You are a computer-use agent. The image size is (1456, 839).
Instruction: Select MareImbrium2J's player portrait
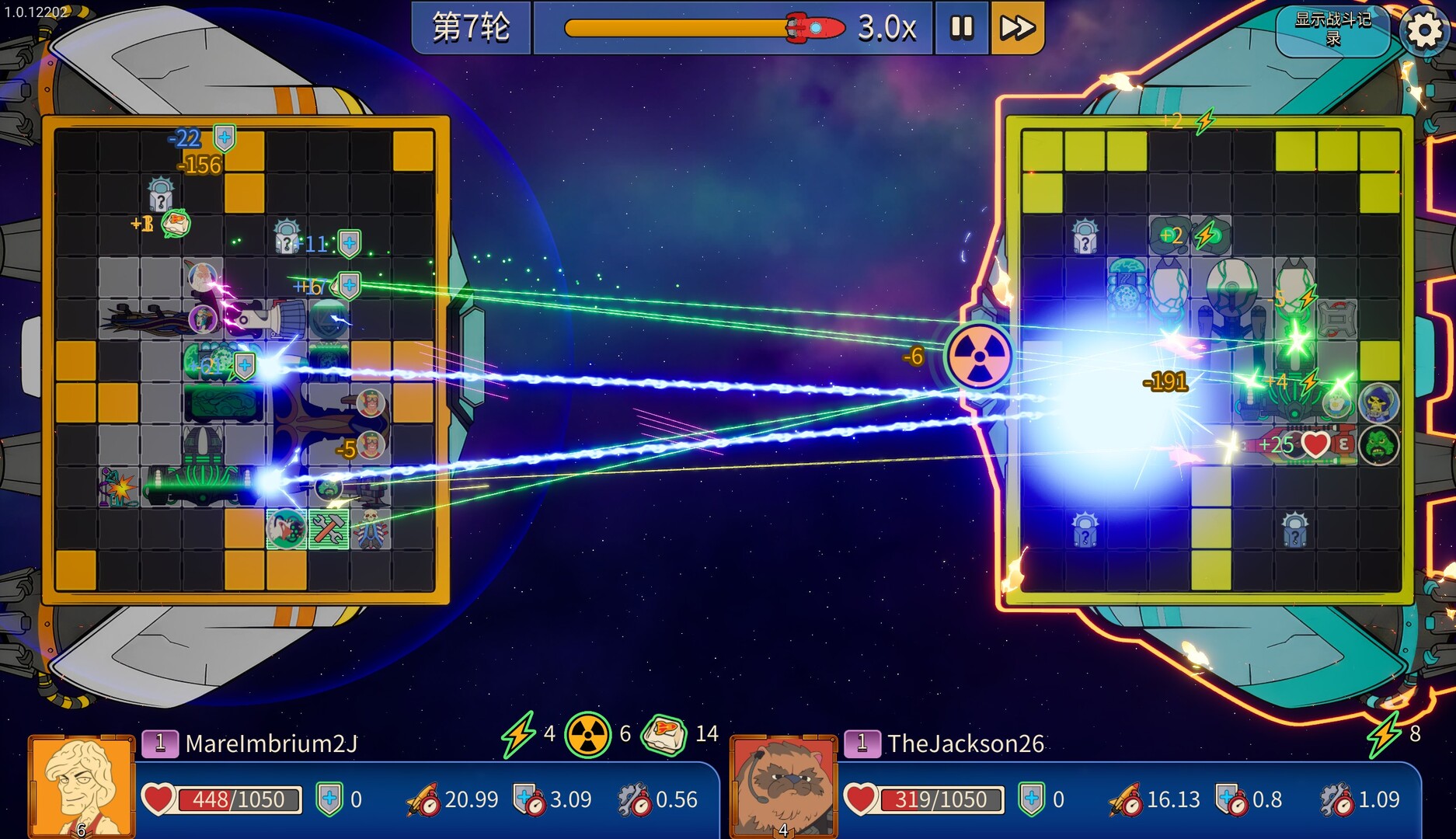pyautogui.click(x=81, y=786)
